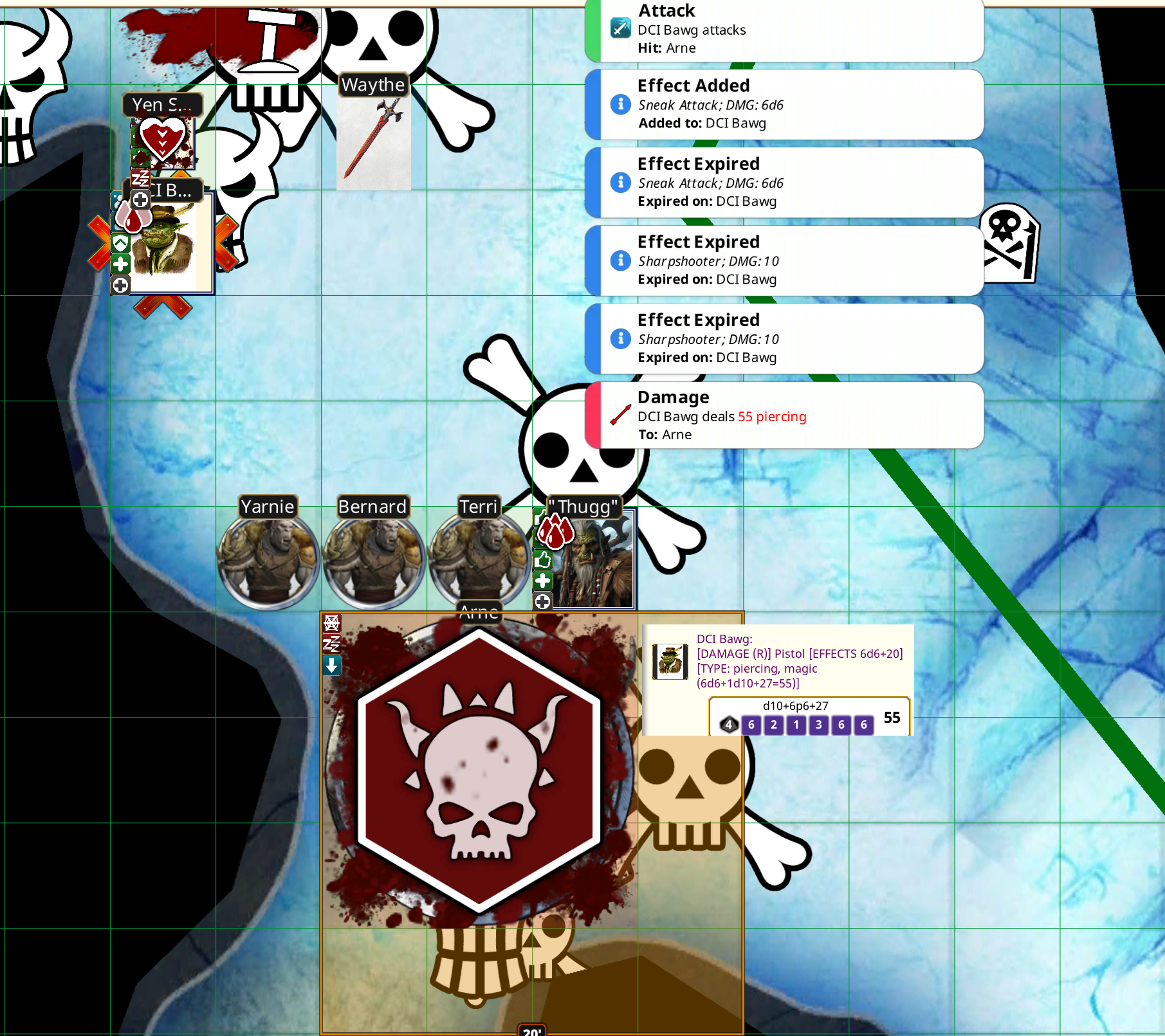1165x1036 pixels.
Task: Toggle the thumbs-up status effect on Thugg
Action: [542, 561]
